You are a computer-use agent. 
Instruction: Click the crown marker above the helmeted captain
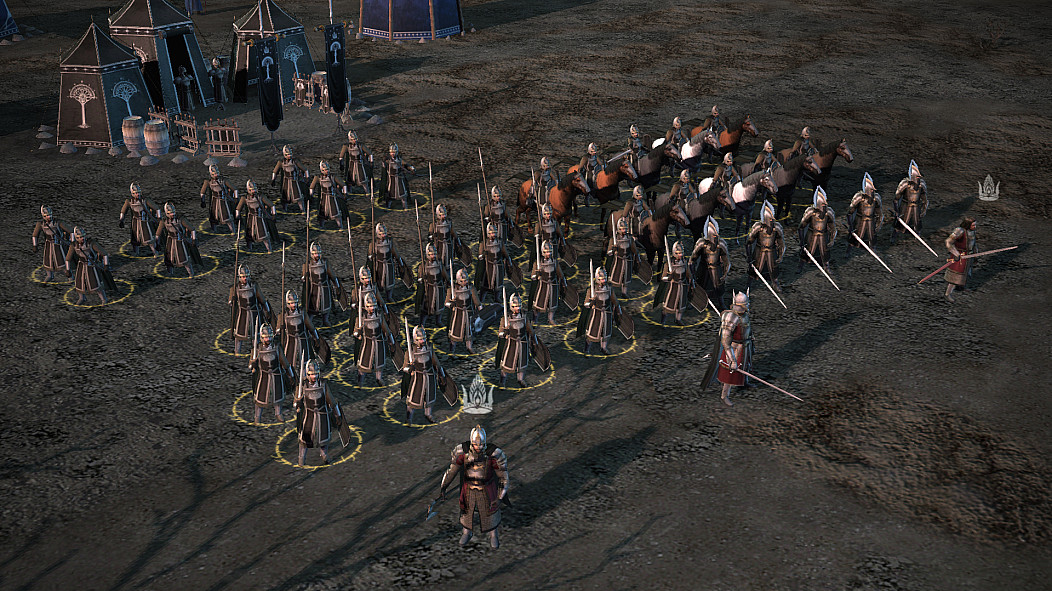click(x=478, y=396)
